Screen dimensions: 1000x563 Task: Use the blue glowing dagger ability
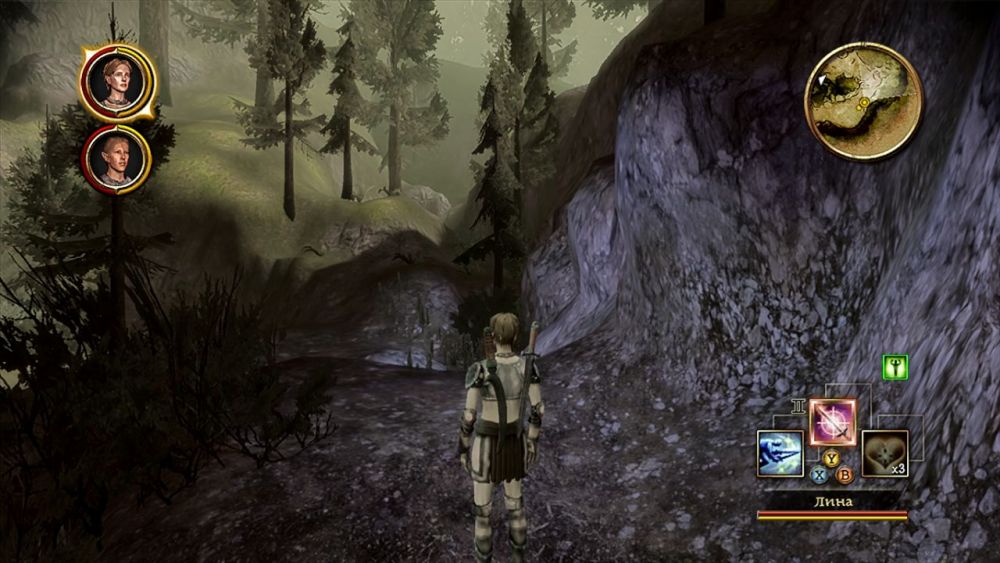coord(780,453)
